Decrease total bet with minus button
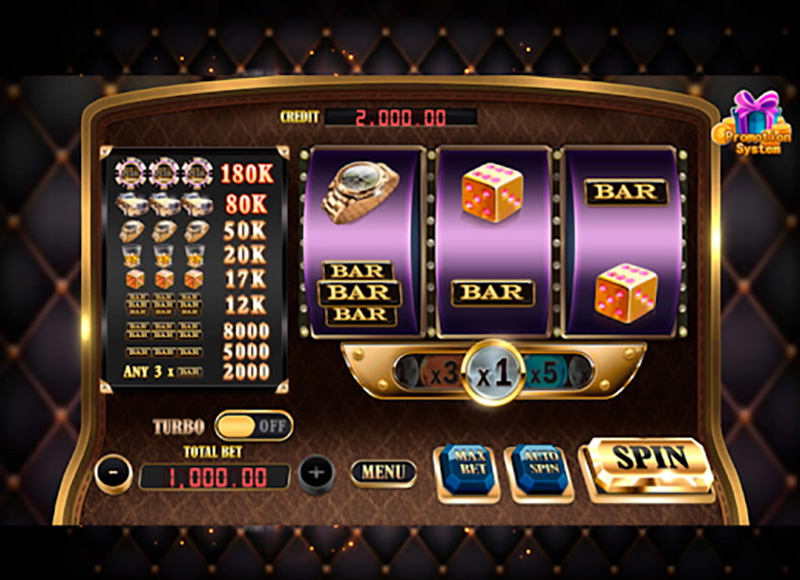The width and height of the screenshot is (800, 580). coord(114,472)
